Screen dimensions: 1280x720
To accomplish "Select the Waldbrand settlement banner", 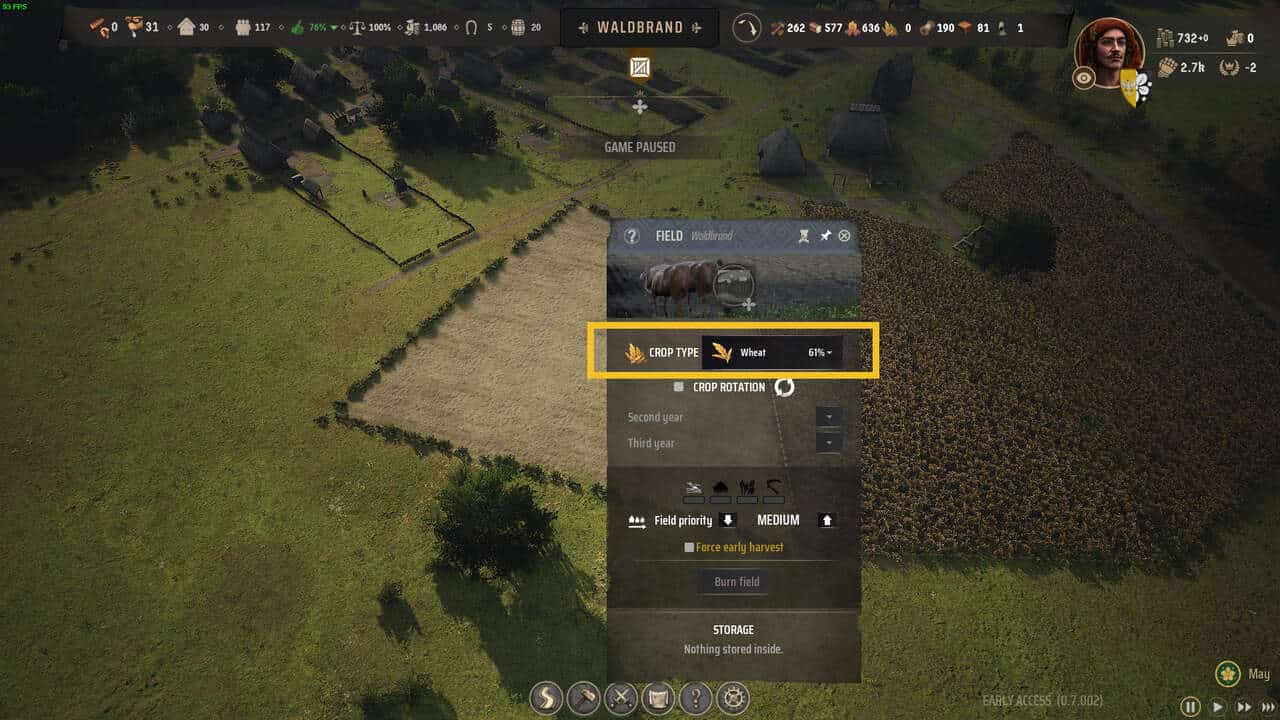I will coord(640,28).
